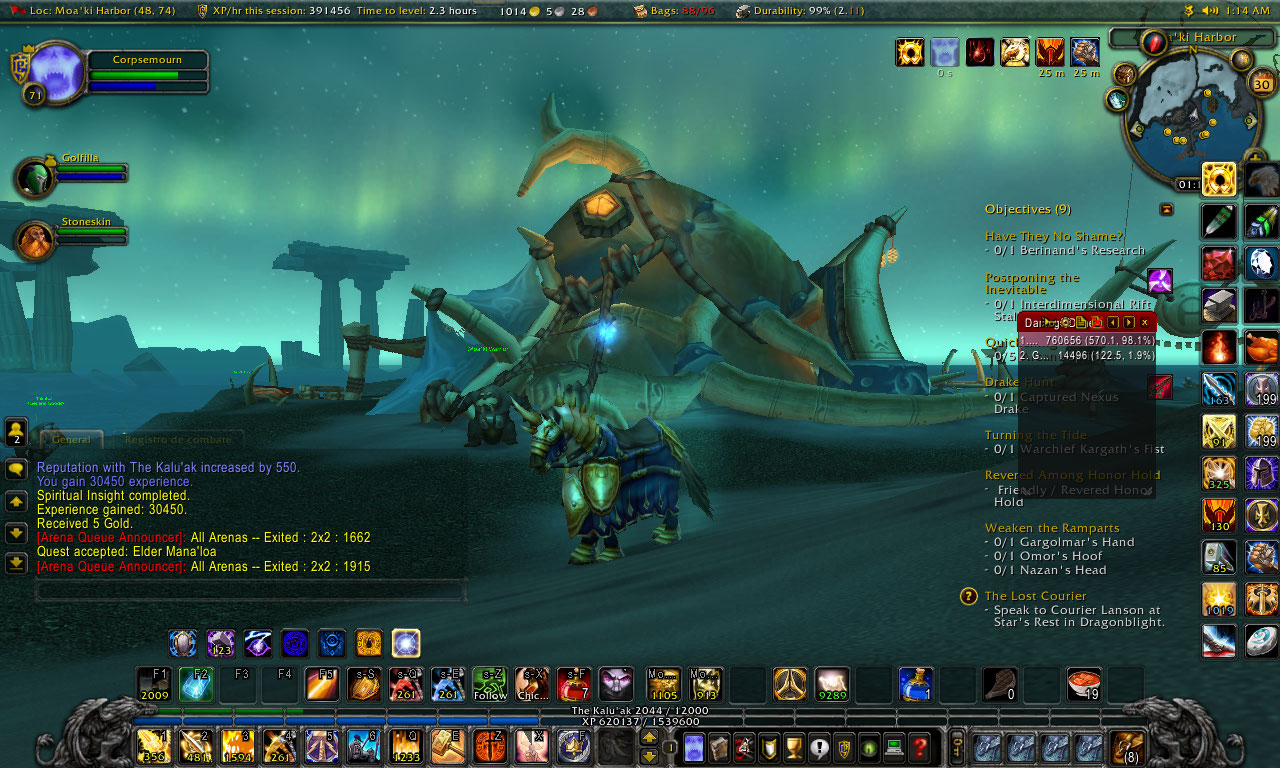The height and width of the screenshot is (768, 1280).
Task: Select the Corpsemourn player portrait
Action: (x=58, y=72)
